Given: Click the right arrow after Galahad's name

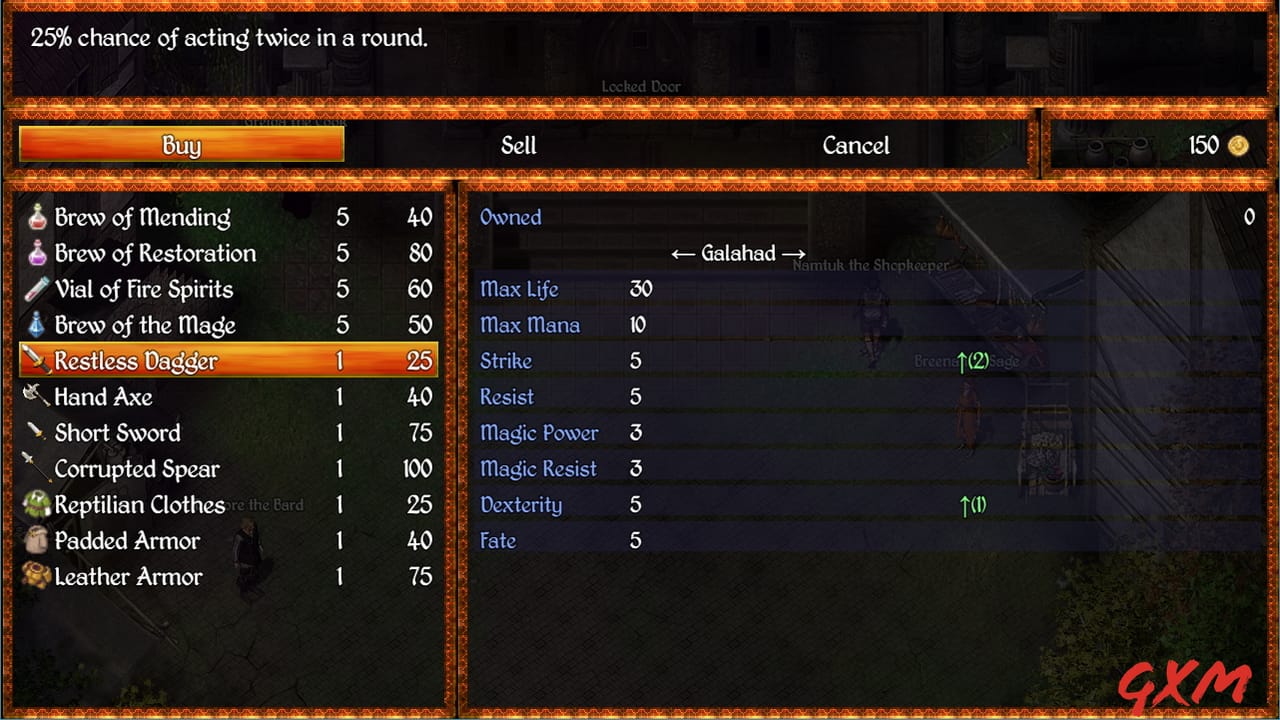Looking at the screenshot, I should coord(793,253).
